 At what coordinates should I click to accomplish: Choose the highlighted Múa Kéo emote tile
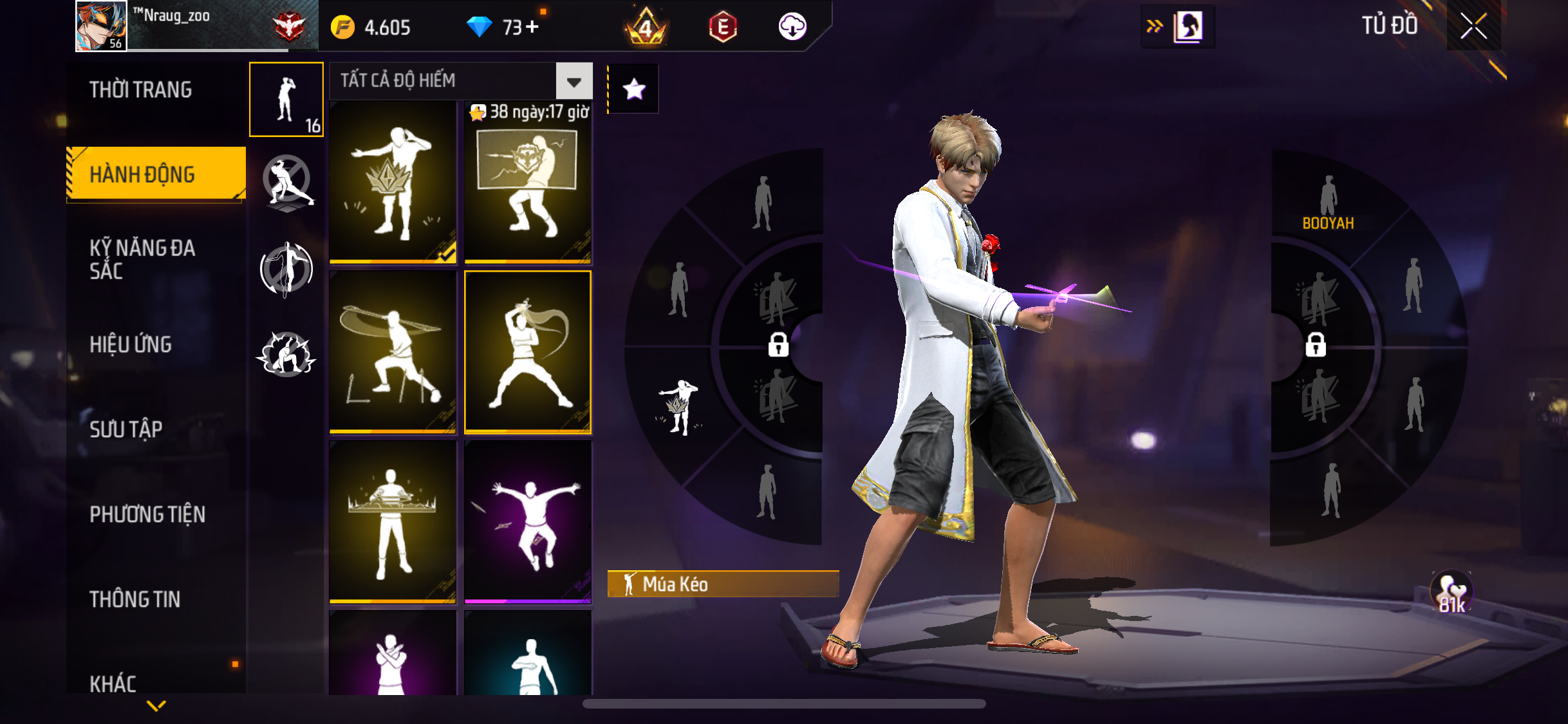(x=528, y=352)
